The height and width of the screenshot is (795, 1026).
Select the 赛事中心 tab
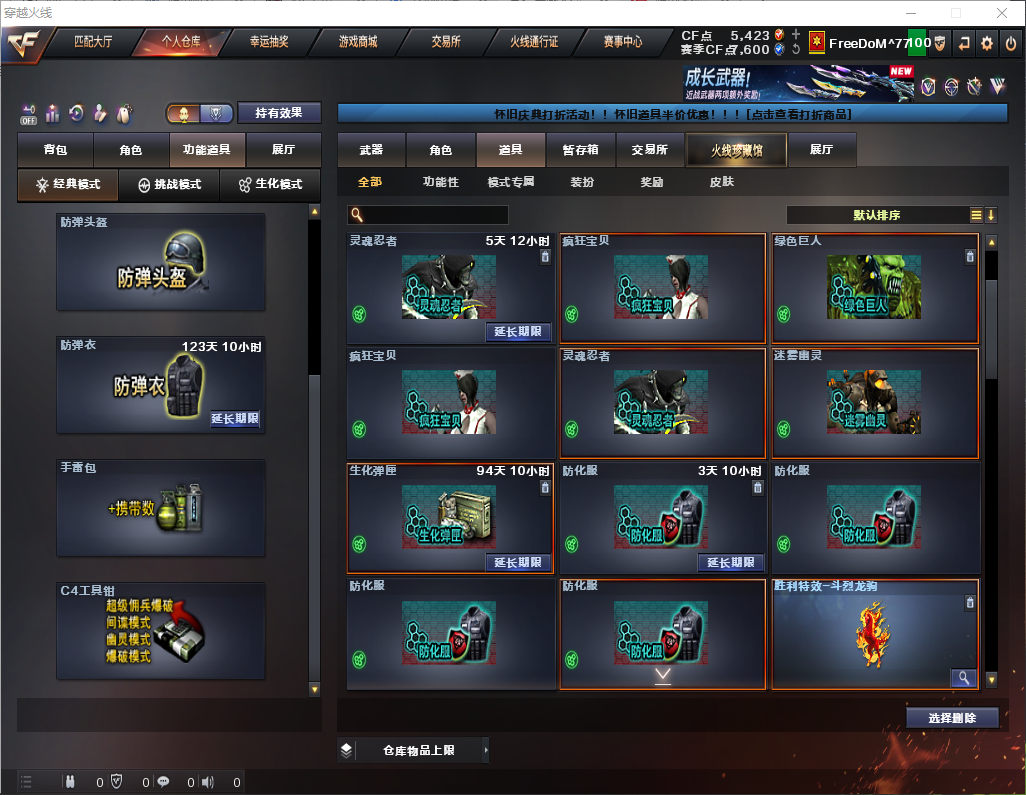pos(623,42)
